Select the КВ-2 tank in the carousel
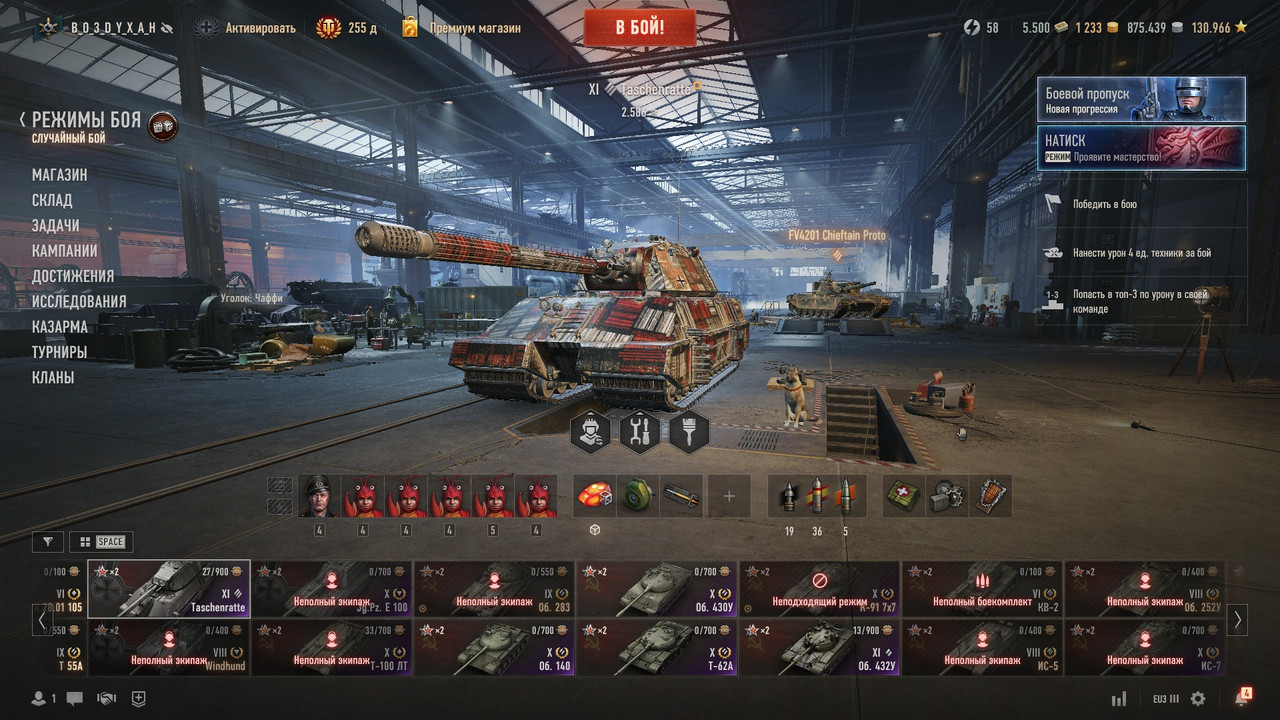 (x=983, y=589)
